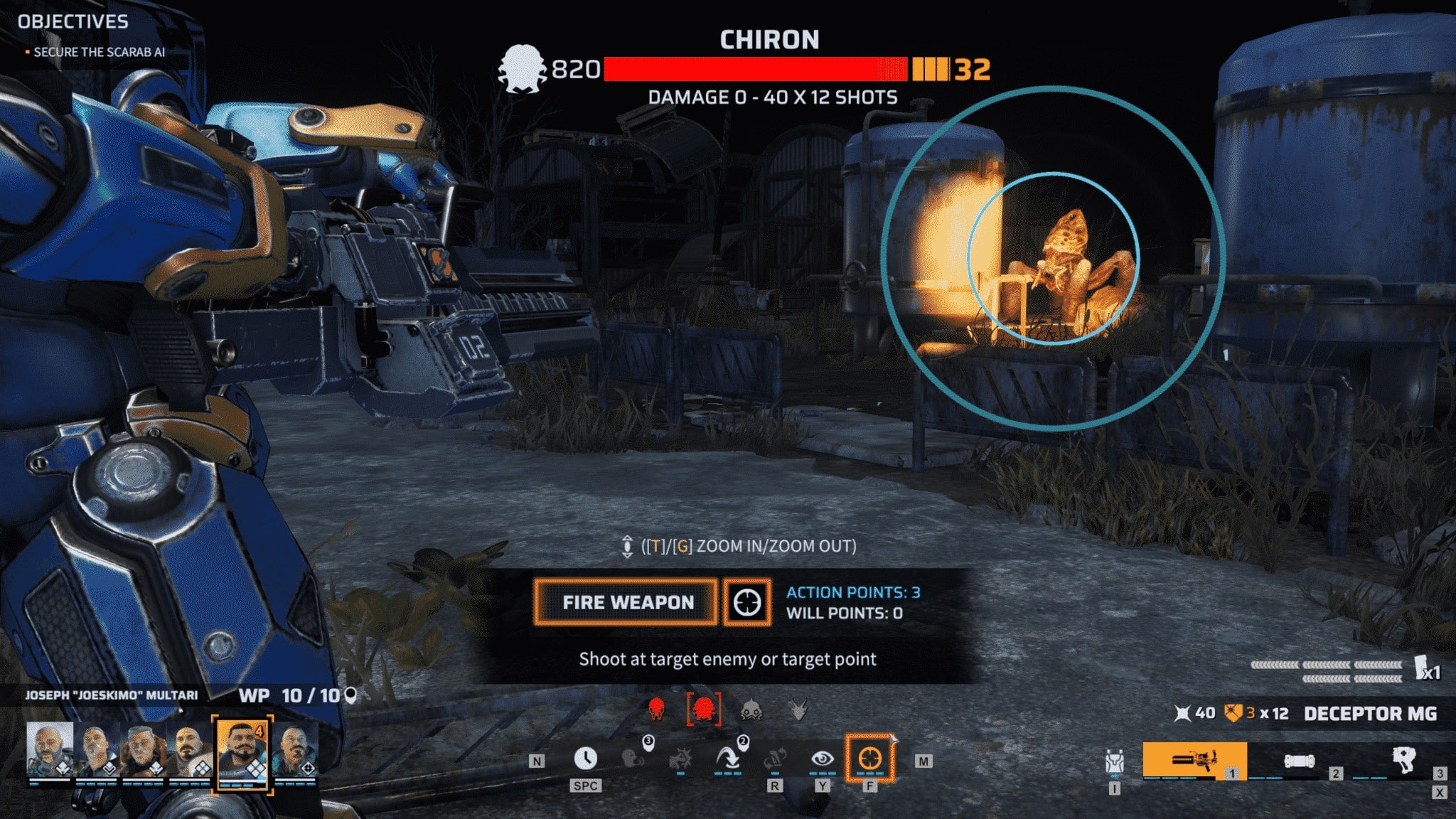
Task: Target the first red enemy icon
Action: [656, 709]
